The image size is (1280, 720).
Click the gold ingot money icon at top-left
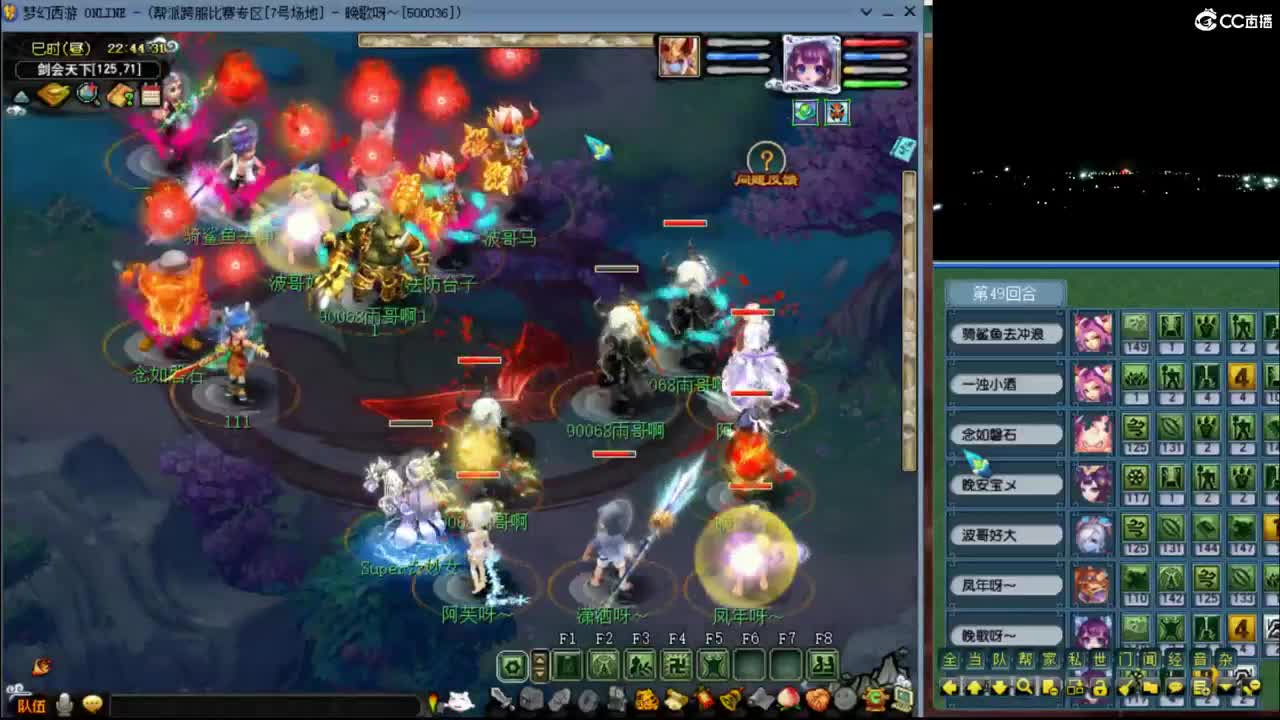[x=55, y=92]
